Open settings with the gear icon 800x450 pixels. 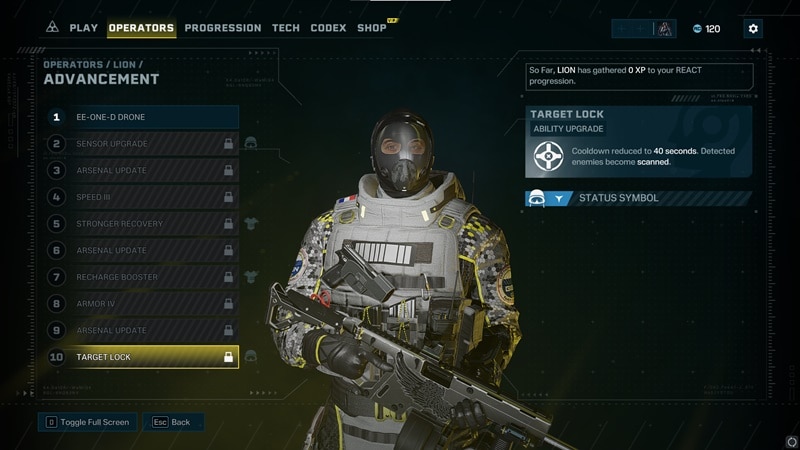[753, 29]
